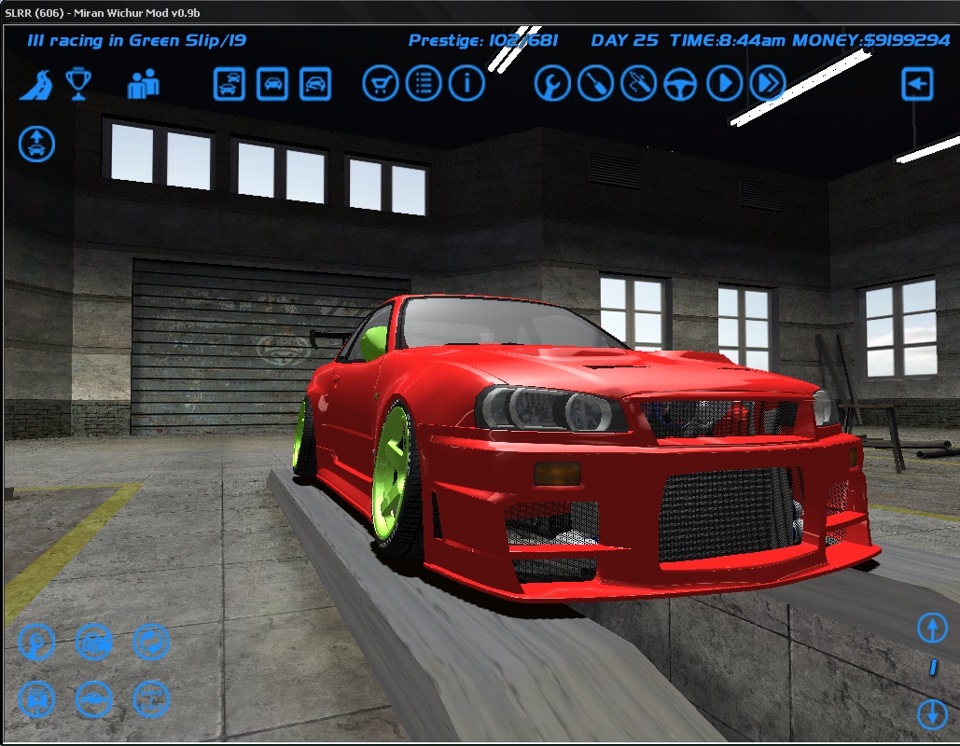Viewport: 960px width, 746px height.
Task: Choose the screwdriver tool
Action: pyautogui.click(x=596, y=84)
